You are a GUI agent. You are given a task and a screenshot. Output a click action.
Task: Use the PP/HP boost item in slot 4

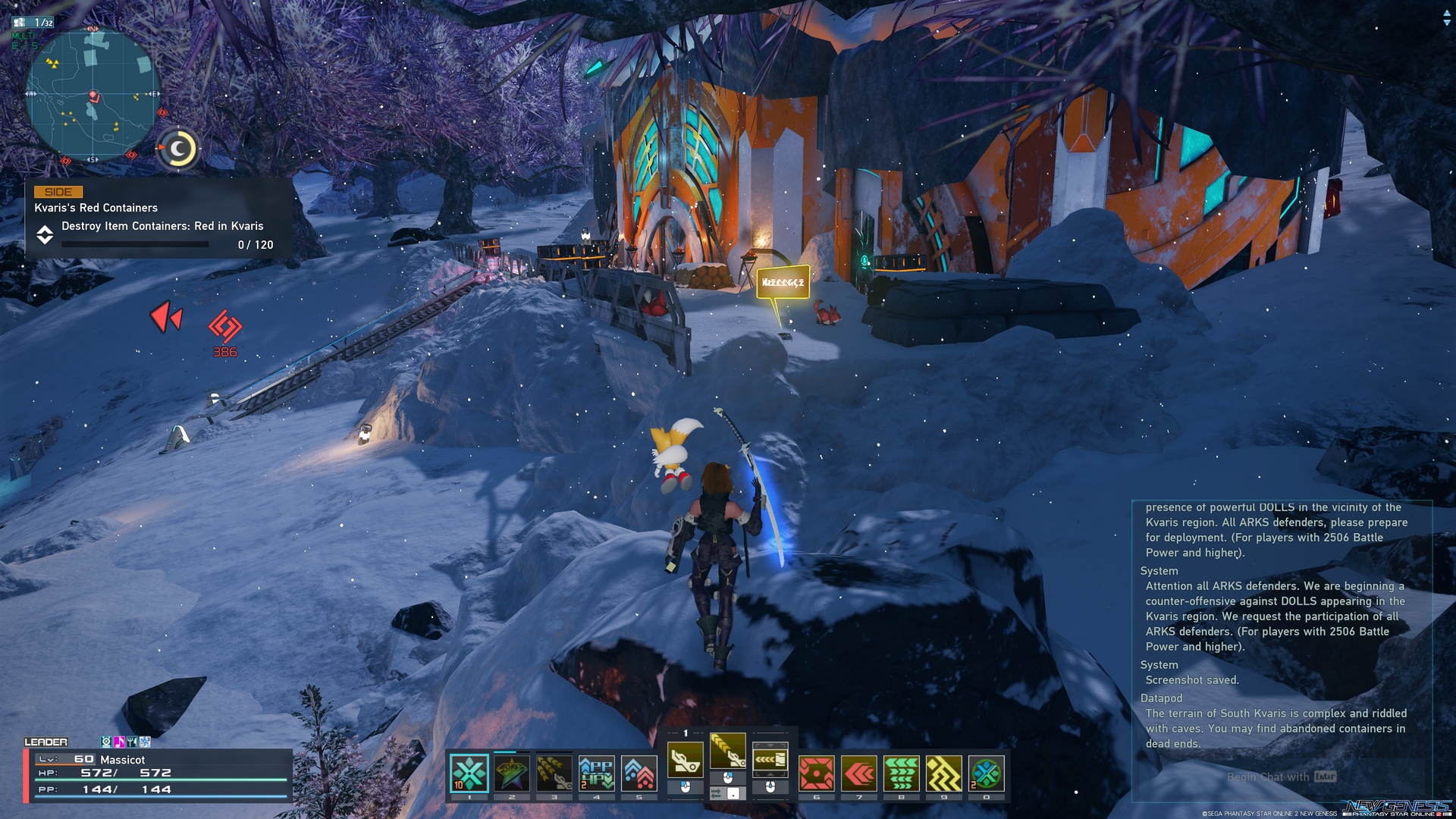(x=597, y=773)
